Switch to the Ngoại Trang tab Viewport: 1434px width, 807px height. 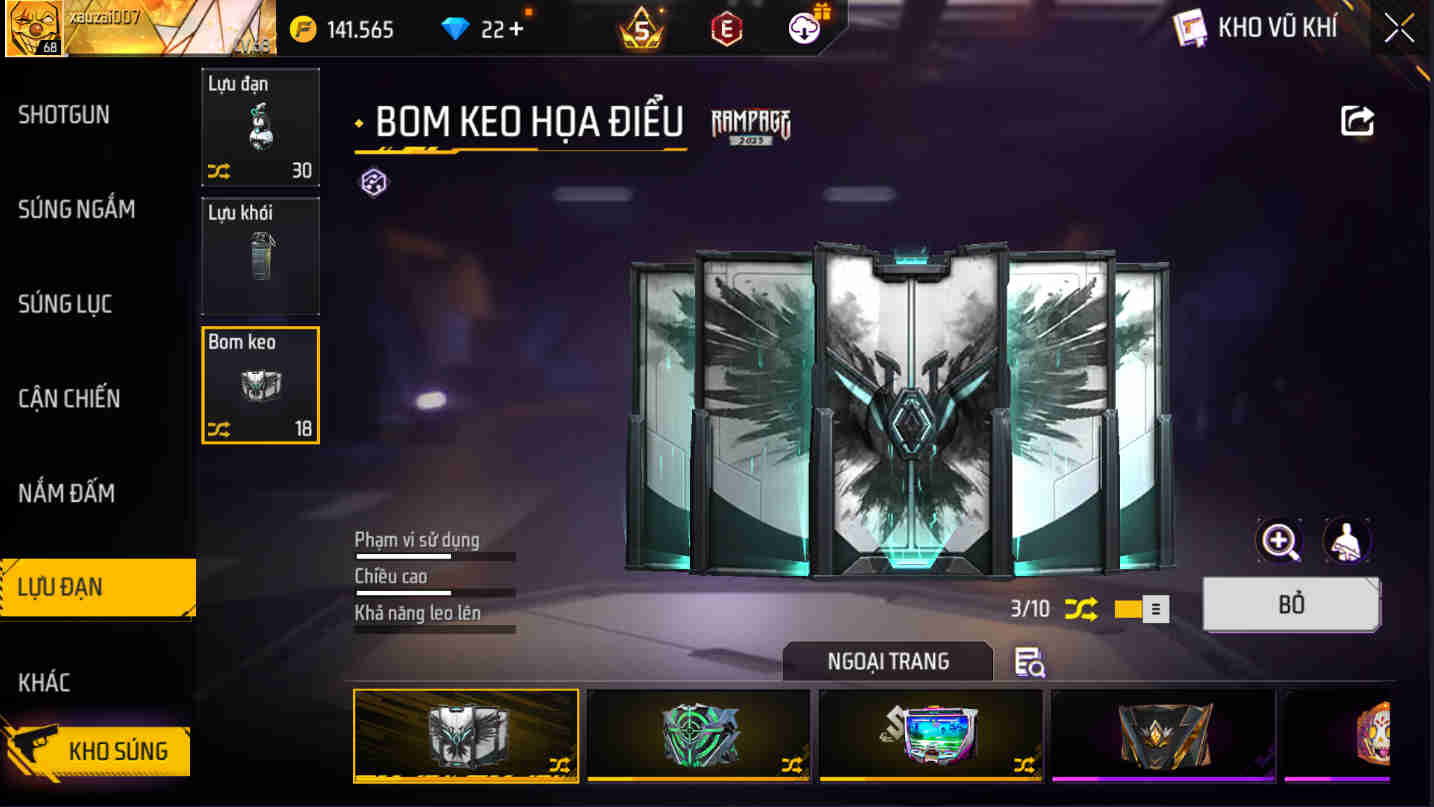(x=886, y=661)
